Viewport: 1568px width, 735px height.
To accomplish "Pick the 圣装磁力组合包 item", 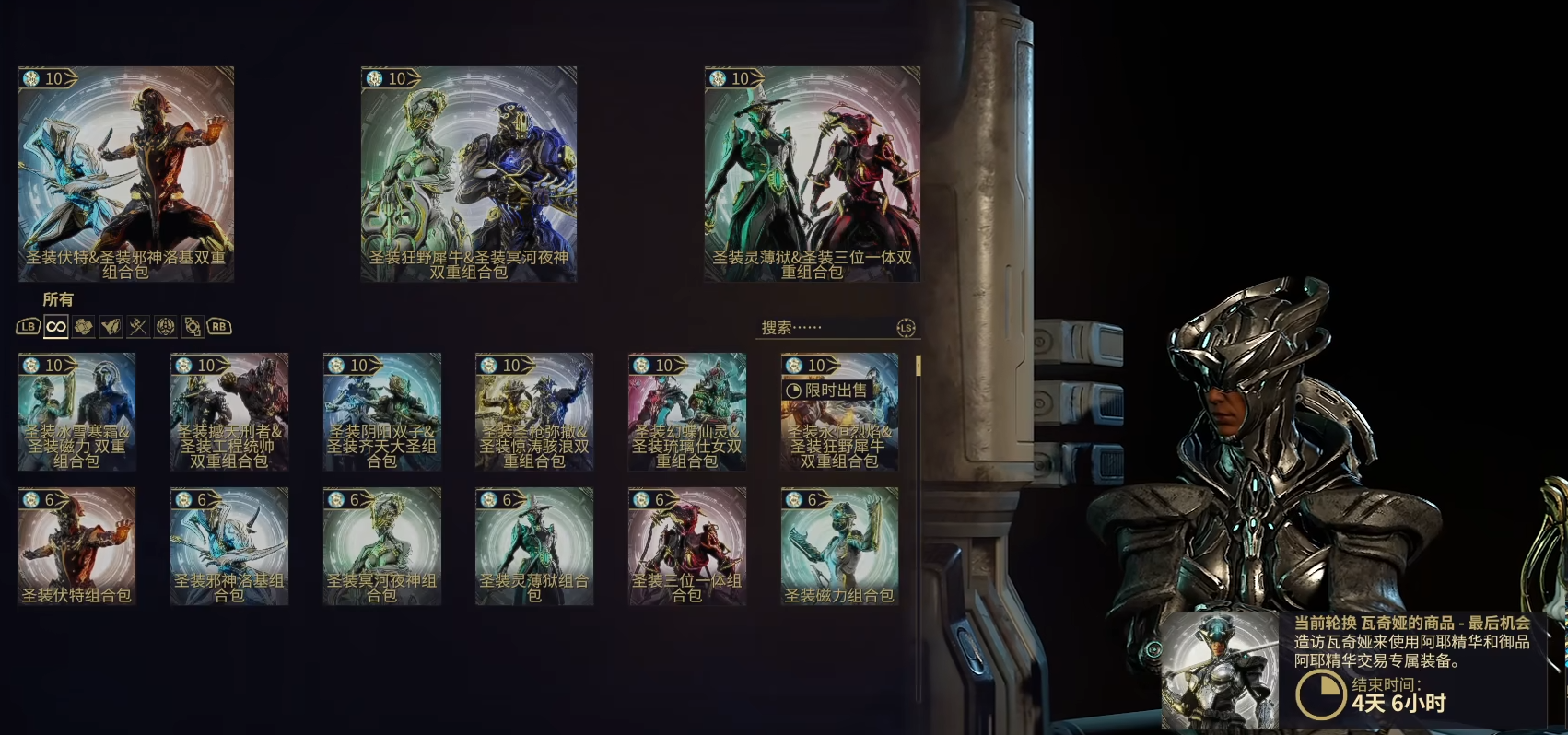I will (x=839, y=546).
